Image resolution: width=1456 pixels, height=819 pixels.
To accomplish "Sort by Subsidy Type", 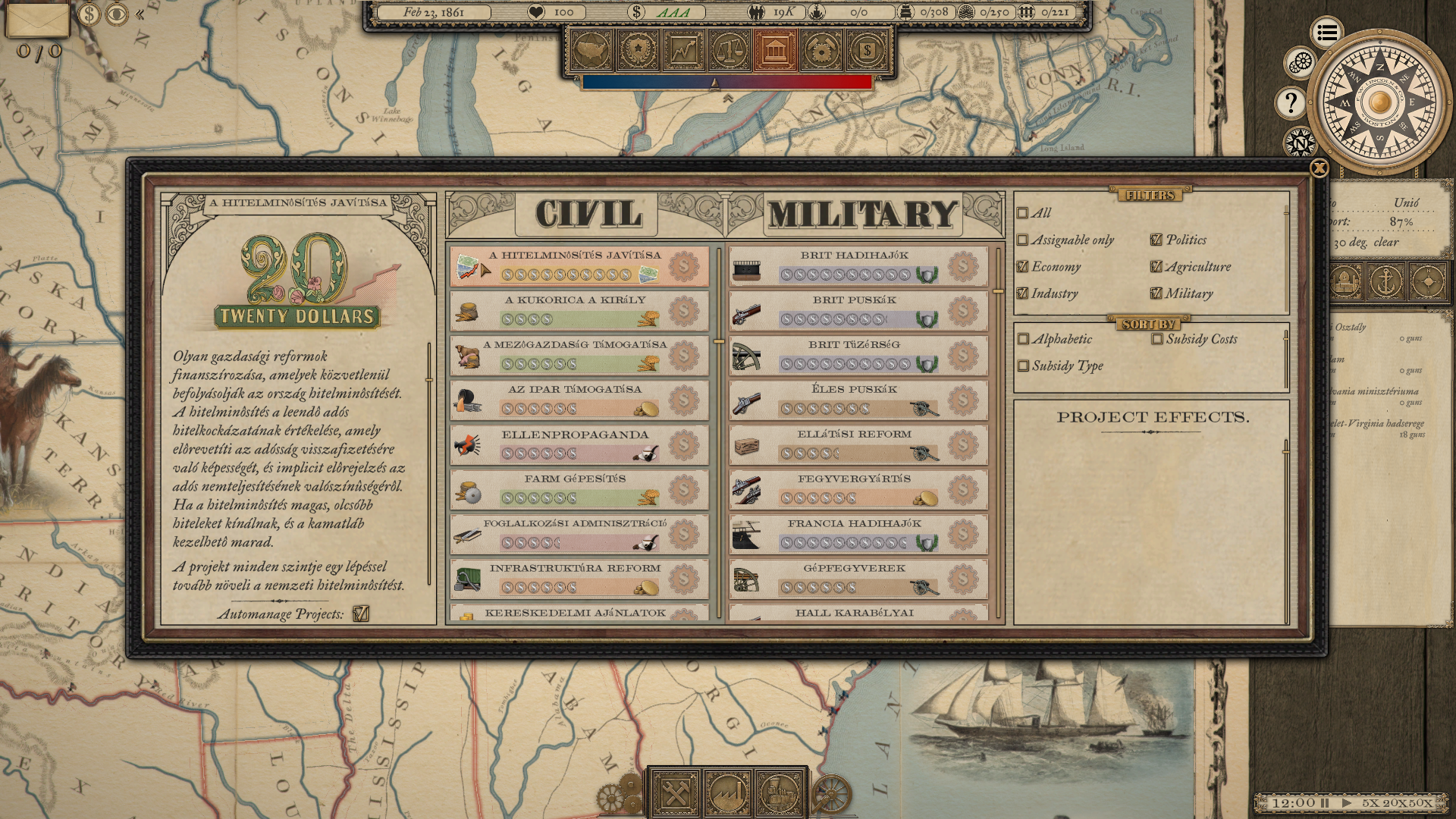I will click(x=1024, y=366).
